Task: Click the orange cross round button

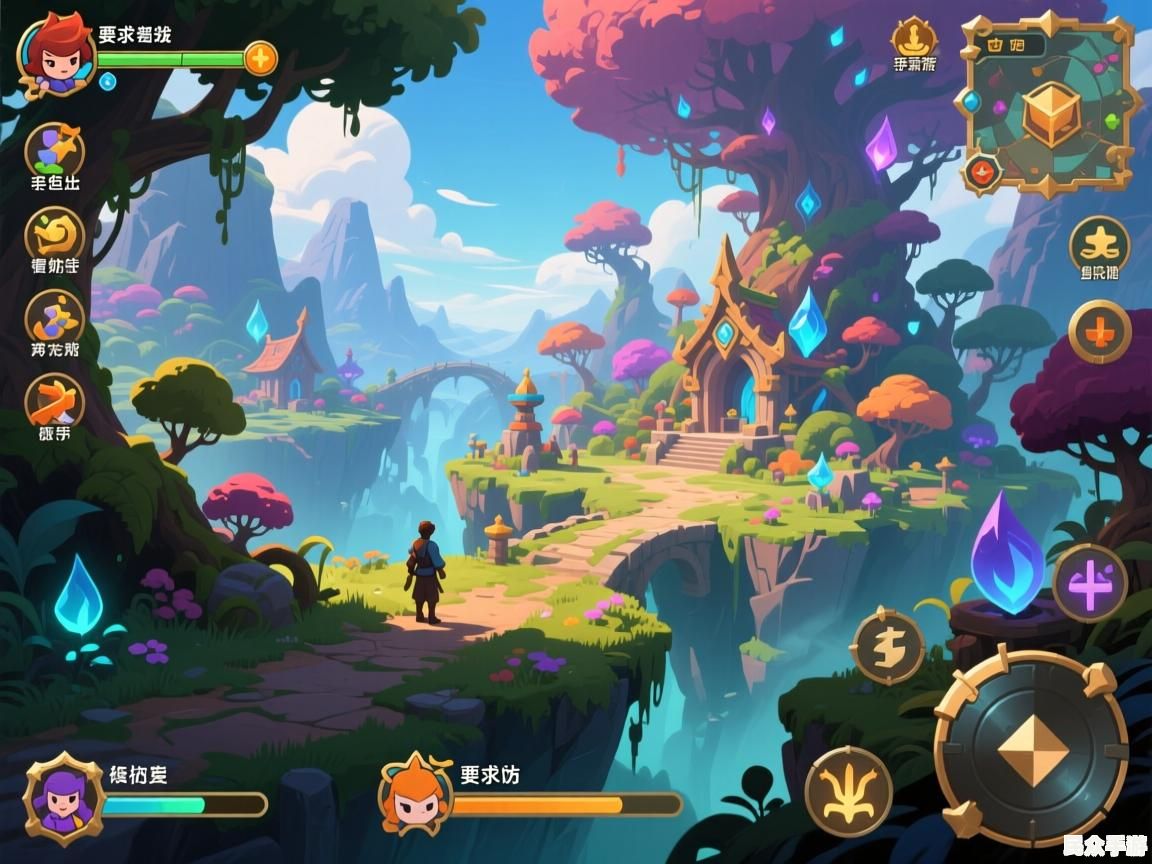Action: point(1099,331)
